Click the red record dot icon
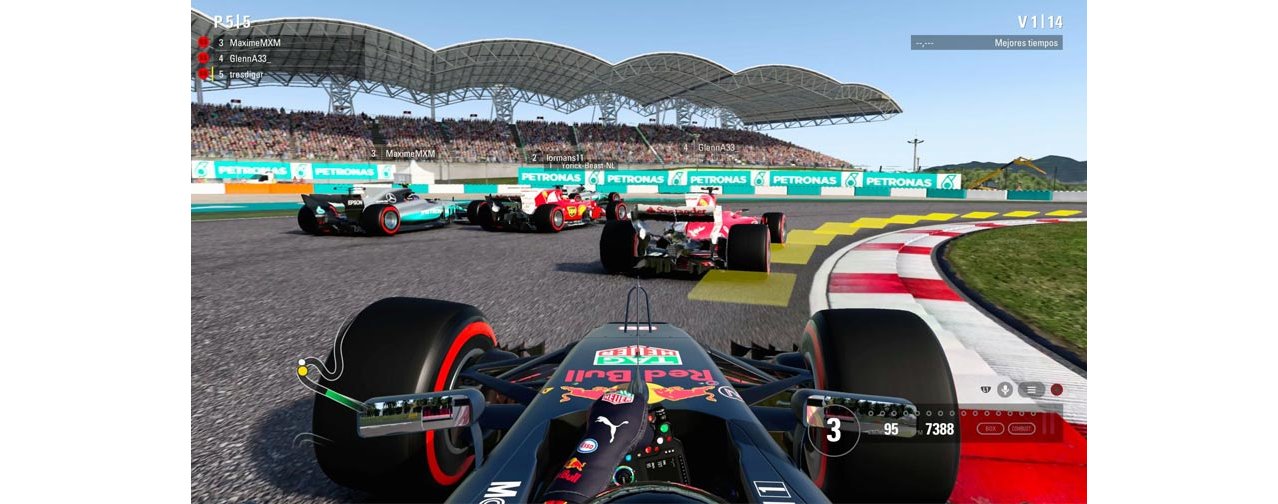The image size is (1278, 504). (x=1056, y=390)
